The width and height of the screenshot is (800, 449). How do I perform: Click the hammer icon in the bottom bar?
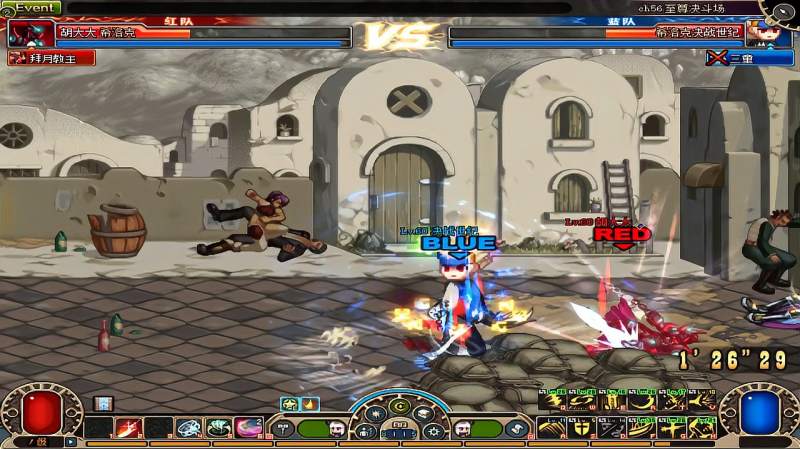point(284,429)
